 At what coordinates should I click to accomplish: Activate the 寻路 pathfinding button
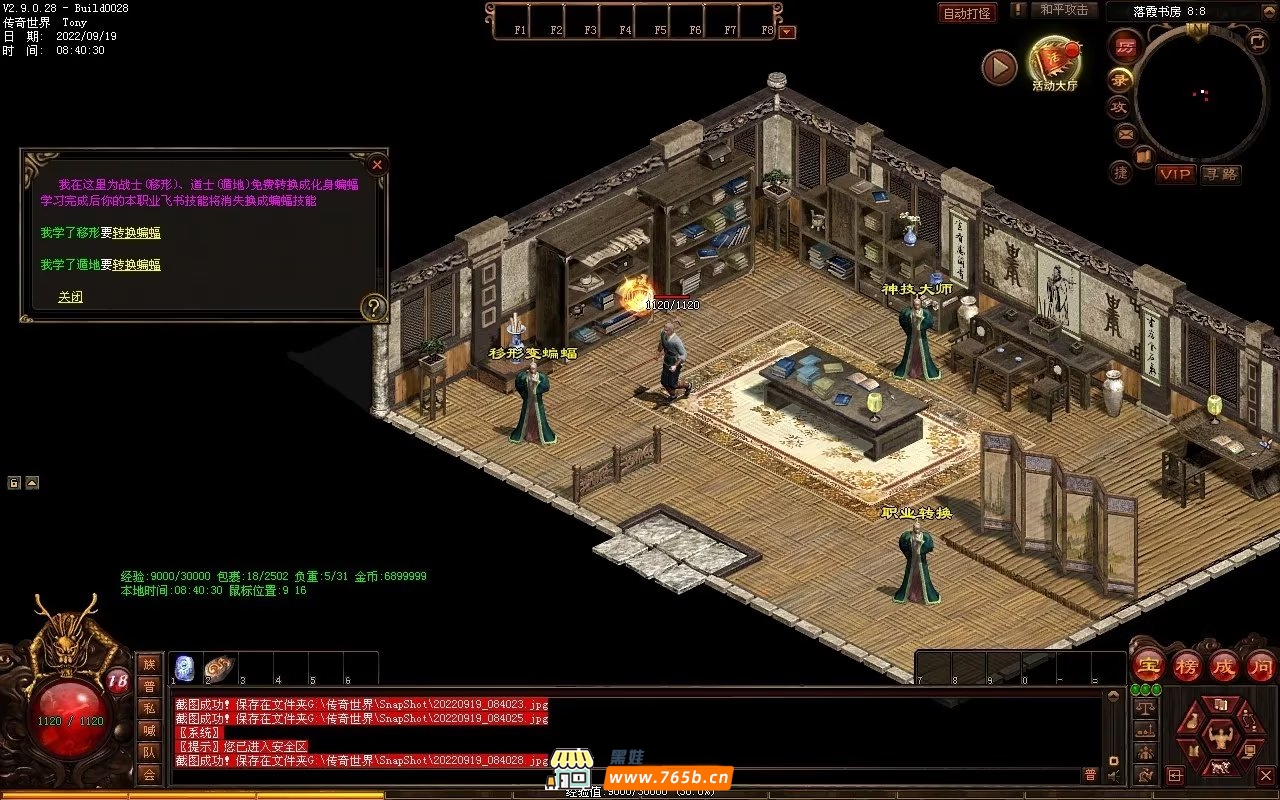[1220, 174]
